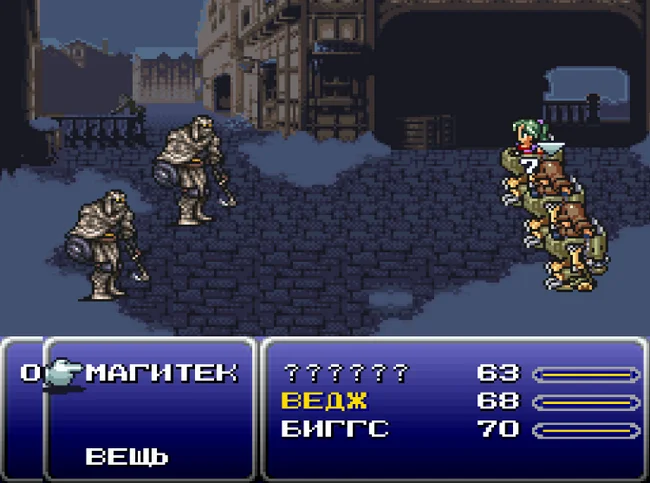Select the ?????? party member row
650x483 pixels.
tap(346, 374)
